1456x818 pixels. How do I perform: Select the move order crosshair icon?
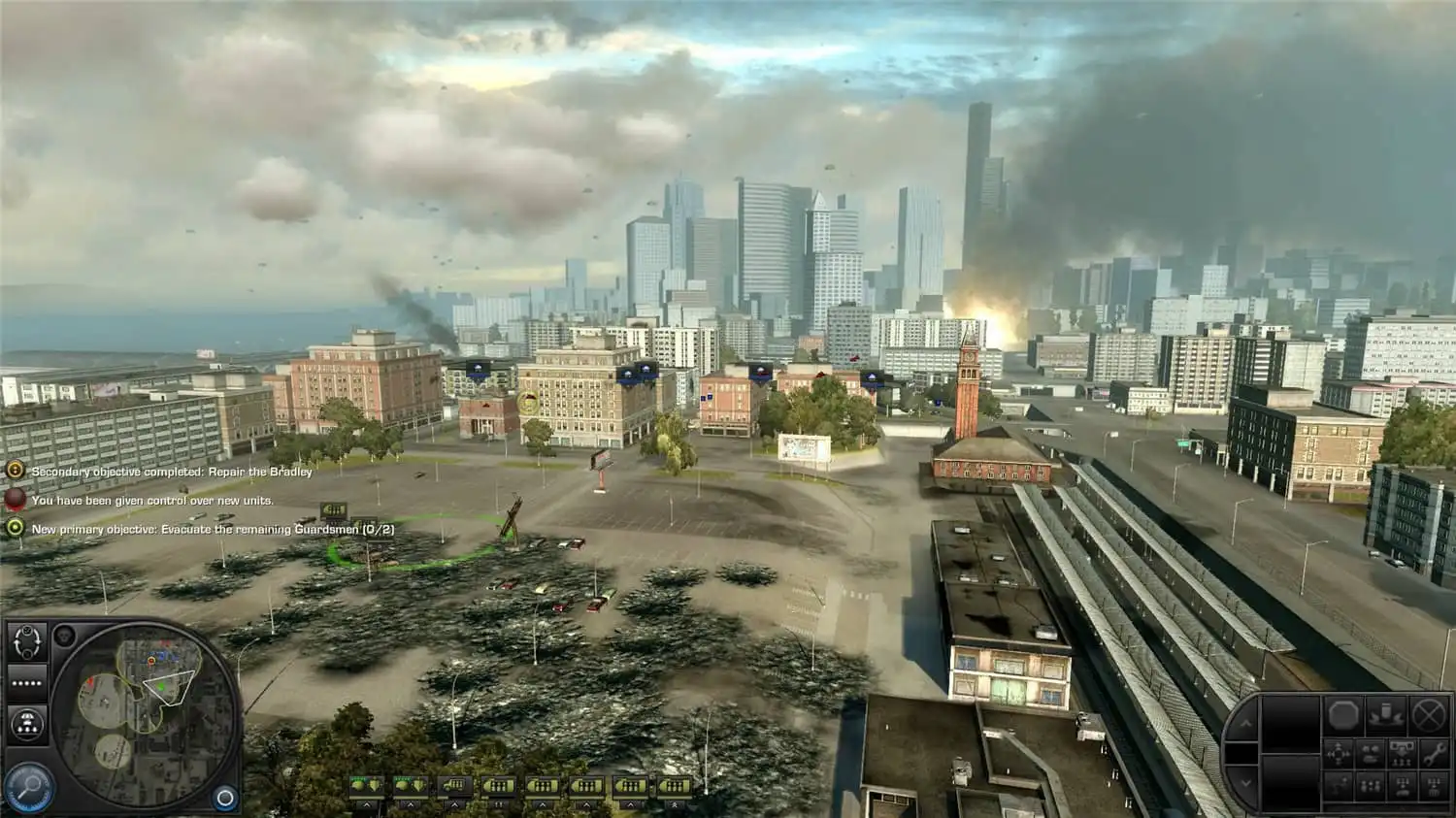pyautogui.click(x=1339, y=755)
